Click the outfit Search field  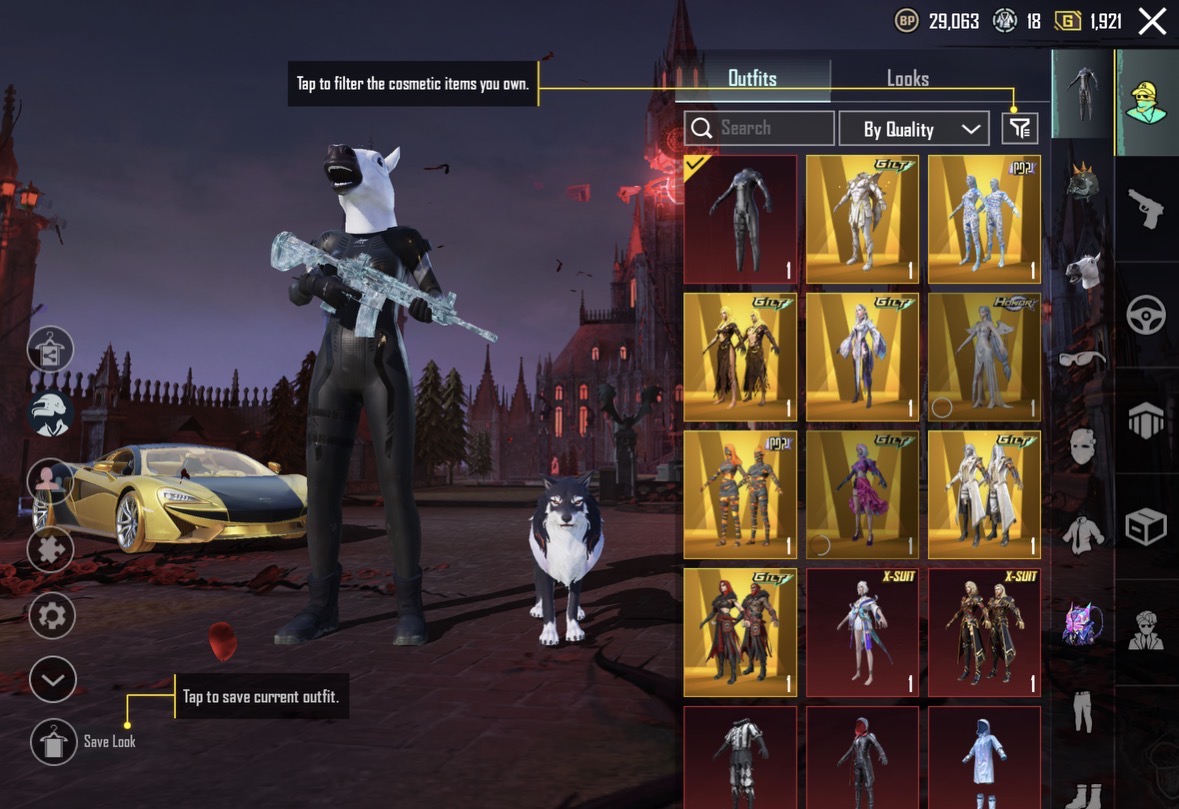(x=760, y=128)
